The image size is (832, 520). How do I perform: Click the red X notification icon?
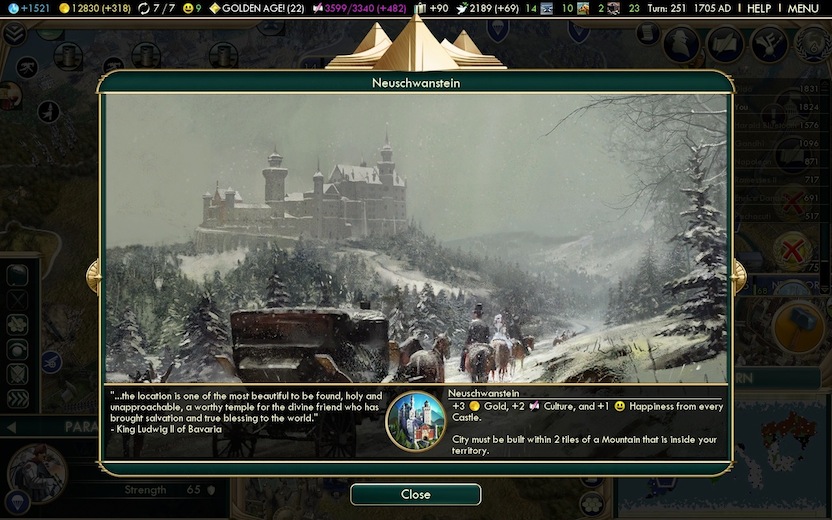click(794, 249)
